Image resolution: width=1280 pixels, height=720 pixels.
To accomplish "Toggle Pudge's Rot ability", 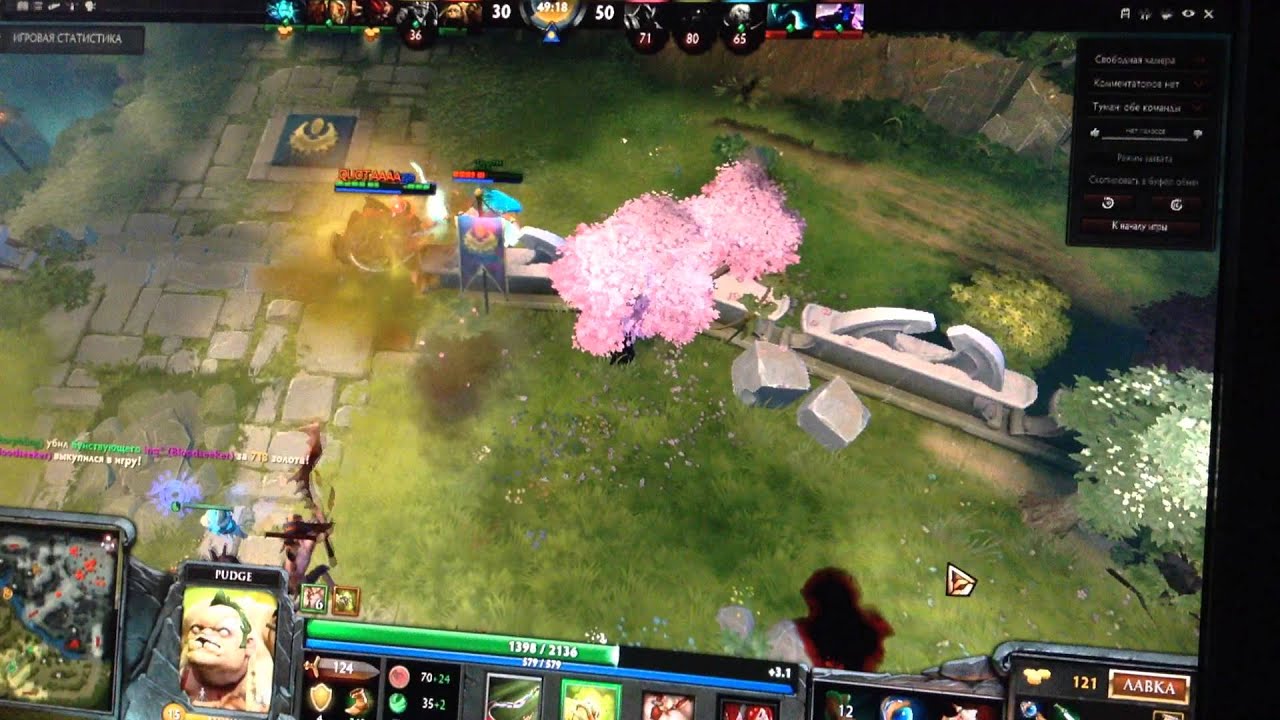I will point(590,700).
